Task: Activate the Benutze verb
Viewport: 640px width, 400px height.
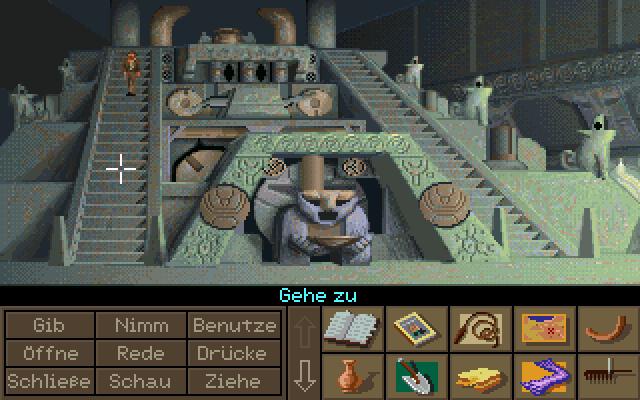Action: click(x=234, y=325)
